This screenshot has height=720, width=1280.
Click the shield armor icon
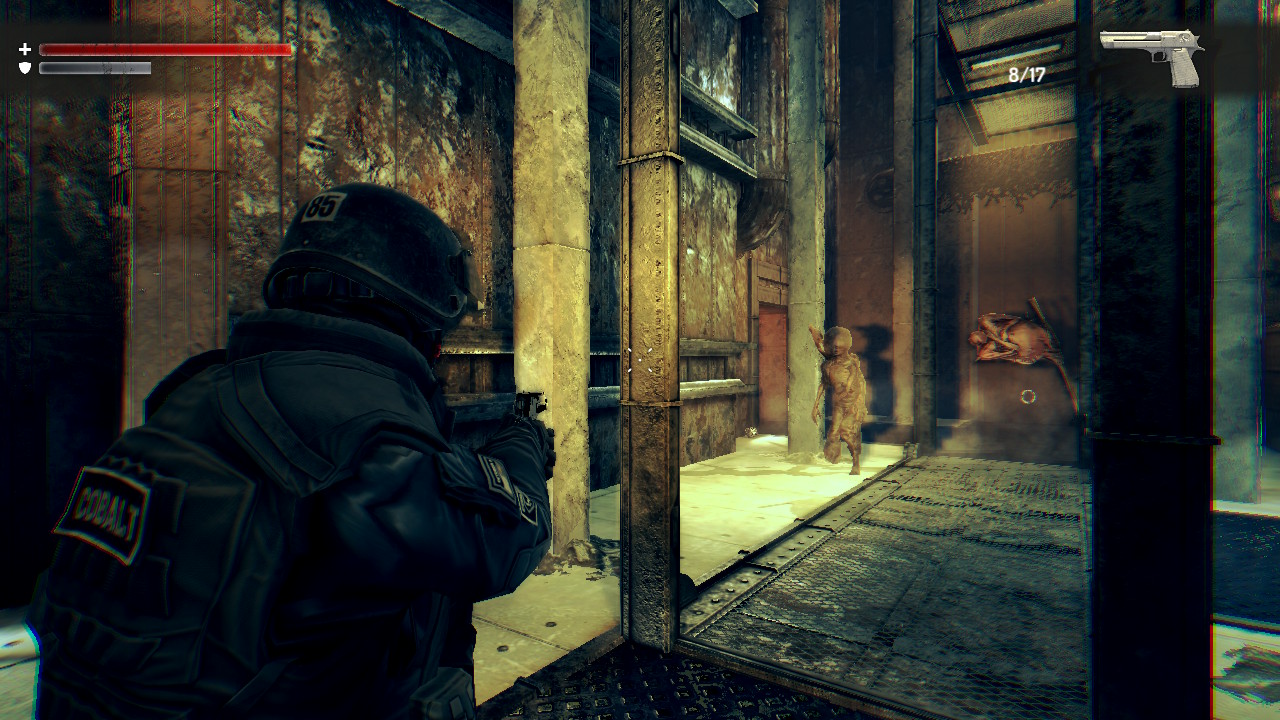pos(27,68)
